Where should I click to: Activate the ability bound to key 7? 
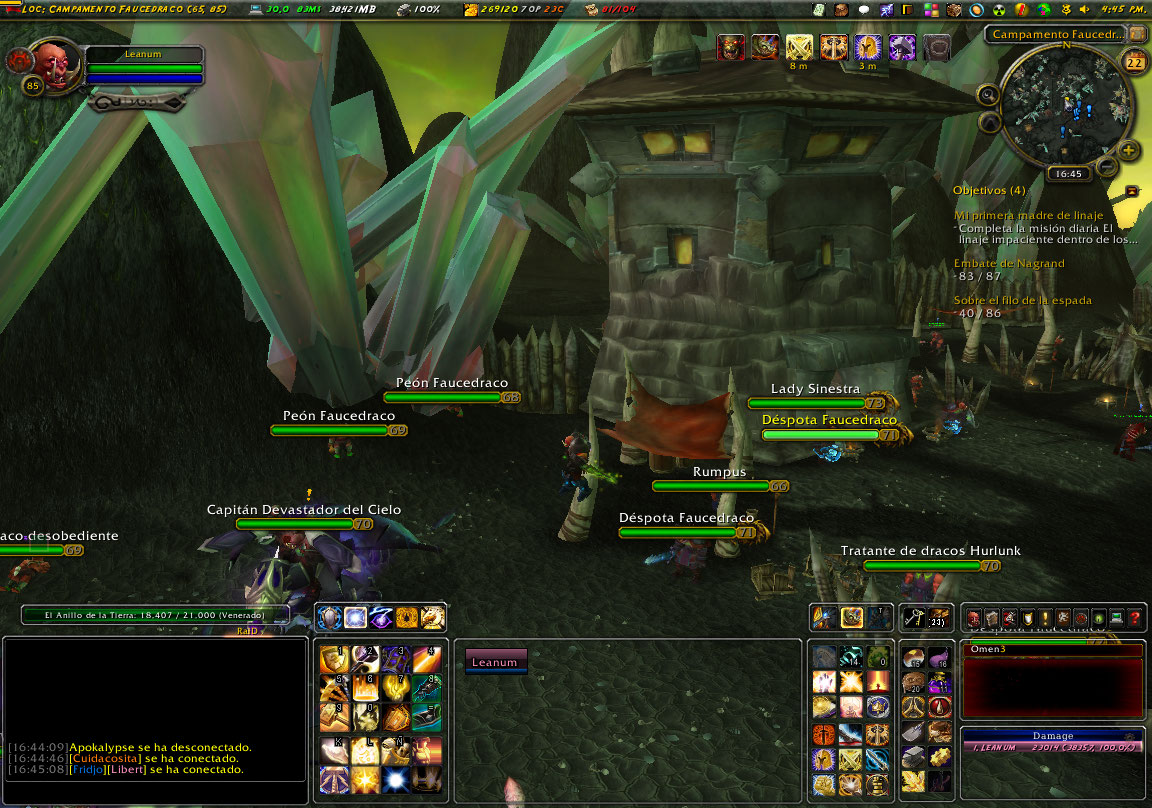coord(396,688)
